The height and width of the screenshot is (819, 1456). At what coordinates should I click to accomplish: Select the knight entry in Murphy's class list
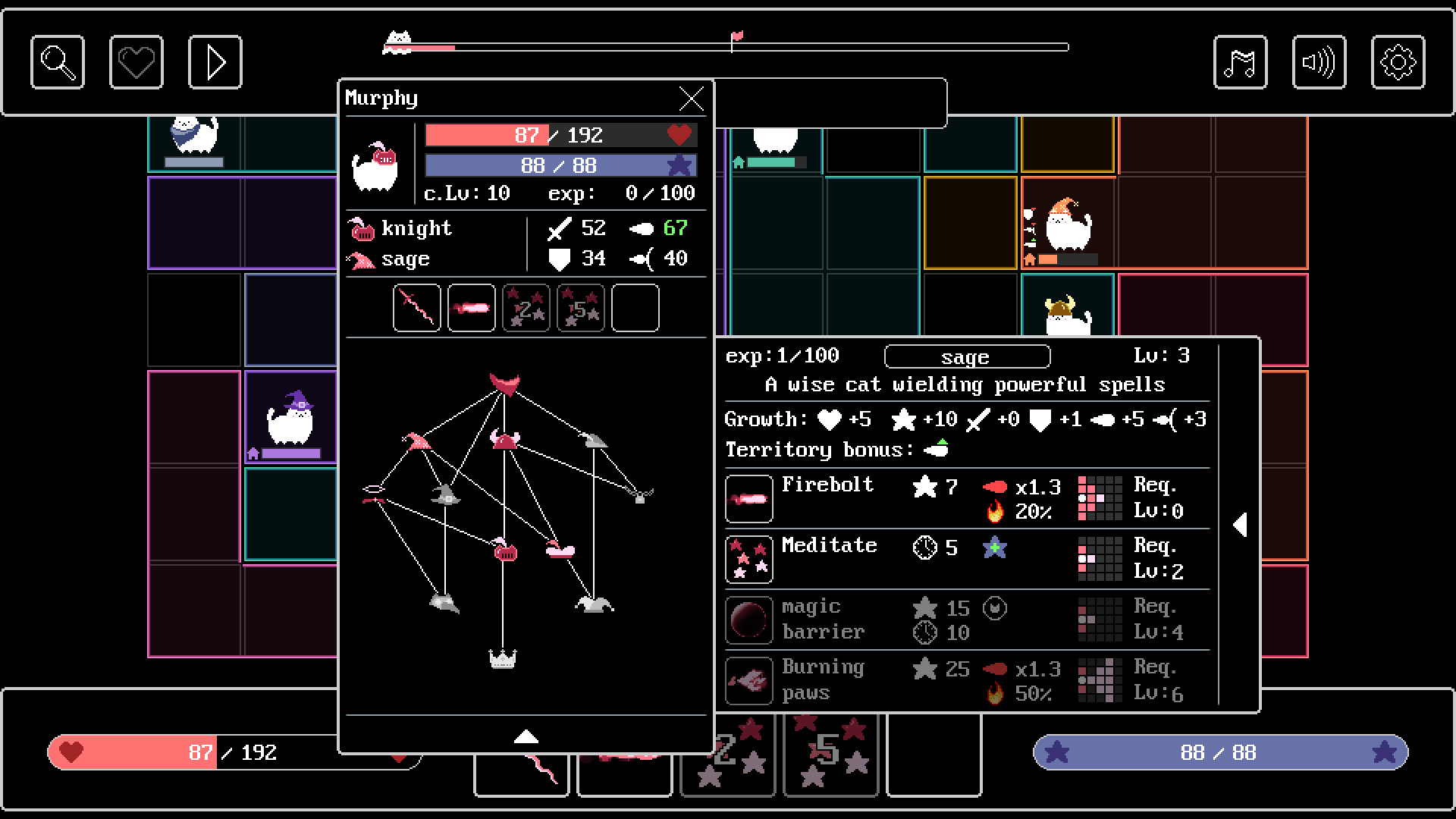(418, 227)
